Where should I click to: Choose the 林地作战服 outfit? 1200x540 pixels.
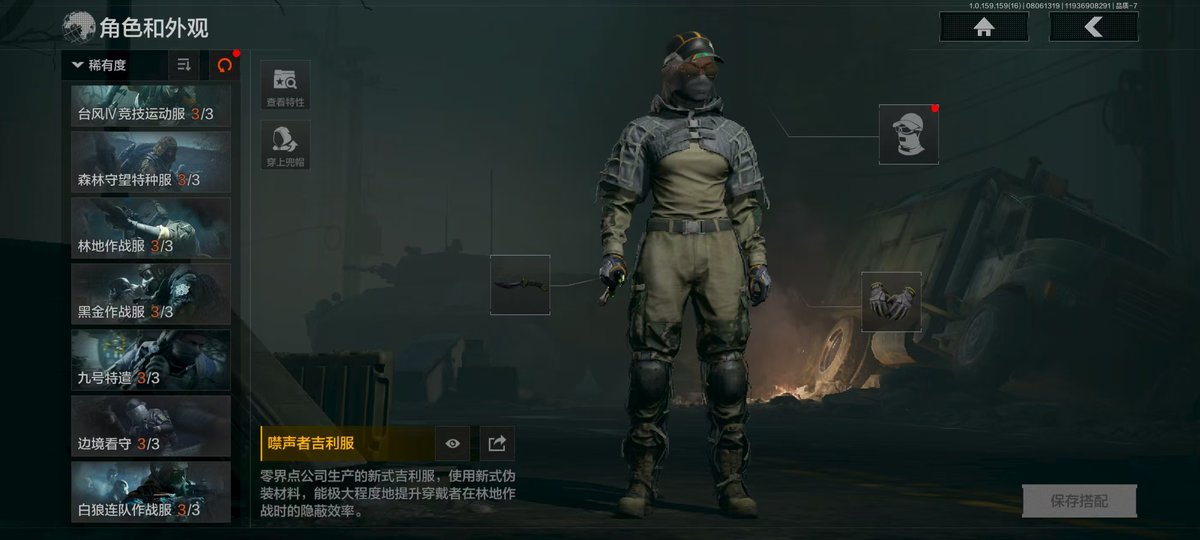tap(151, 228)
